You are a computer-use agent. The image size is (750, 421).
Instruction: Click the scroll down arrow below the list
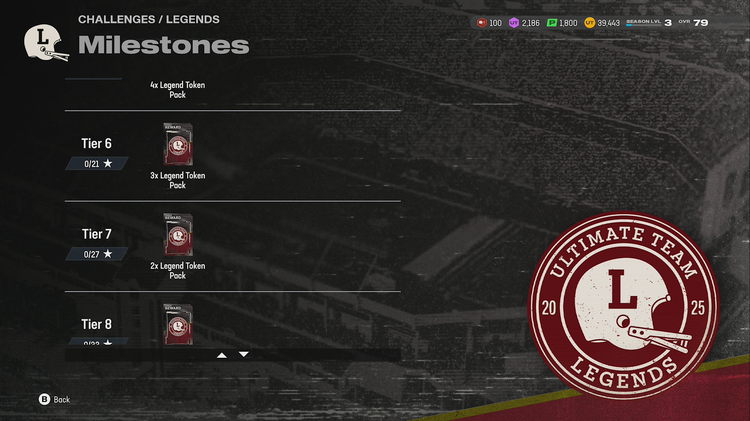coord(244,355)
